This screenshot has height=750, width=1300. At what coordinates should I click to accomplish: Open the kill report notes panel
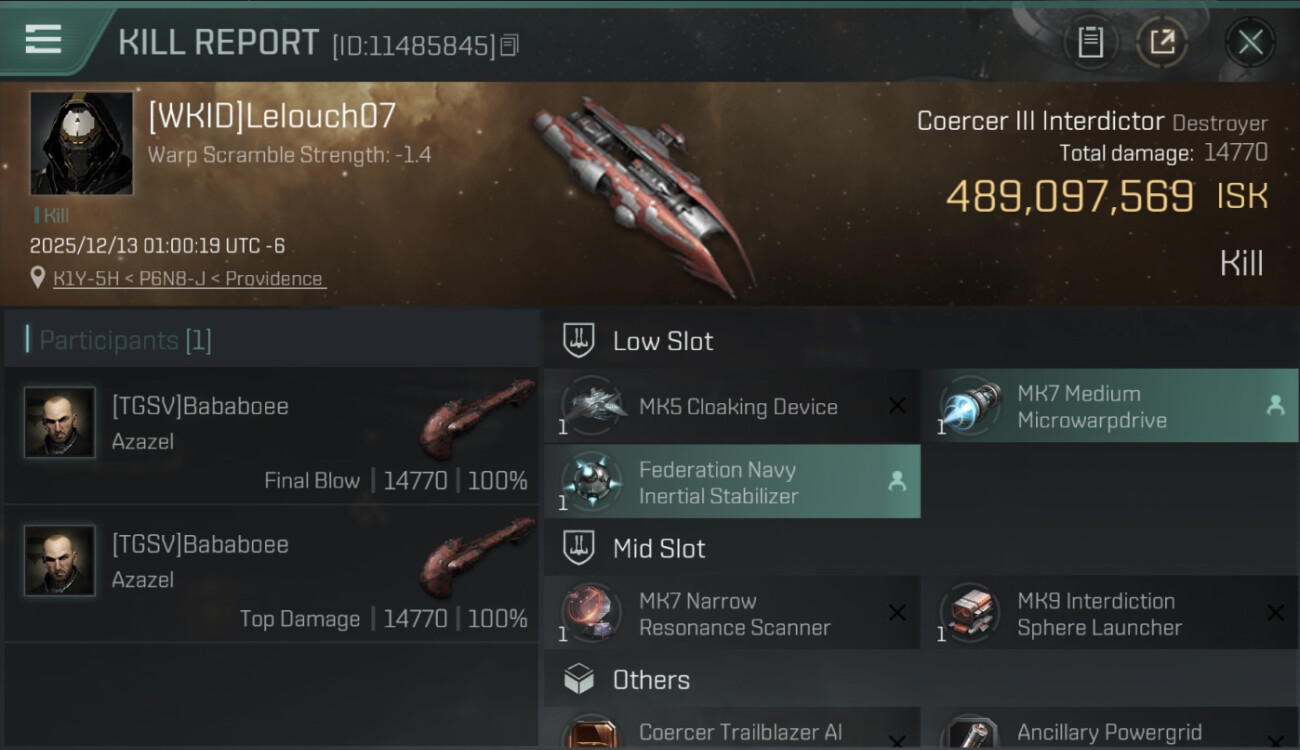pos(1091,42)
